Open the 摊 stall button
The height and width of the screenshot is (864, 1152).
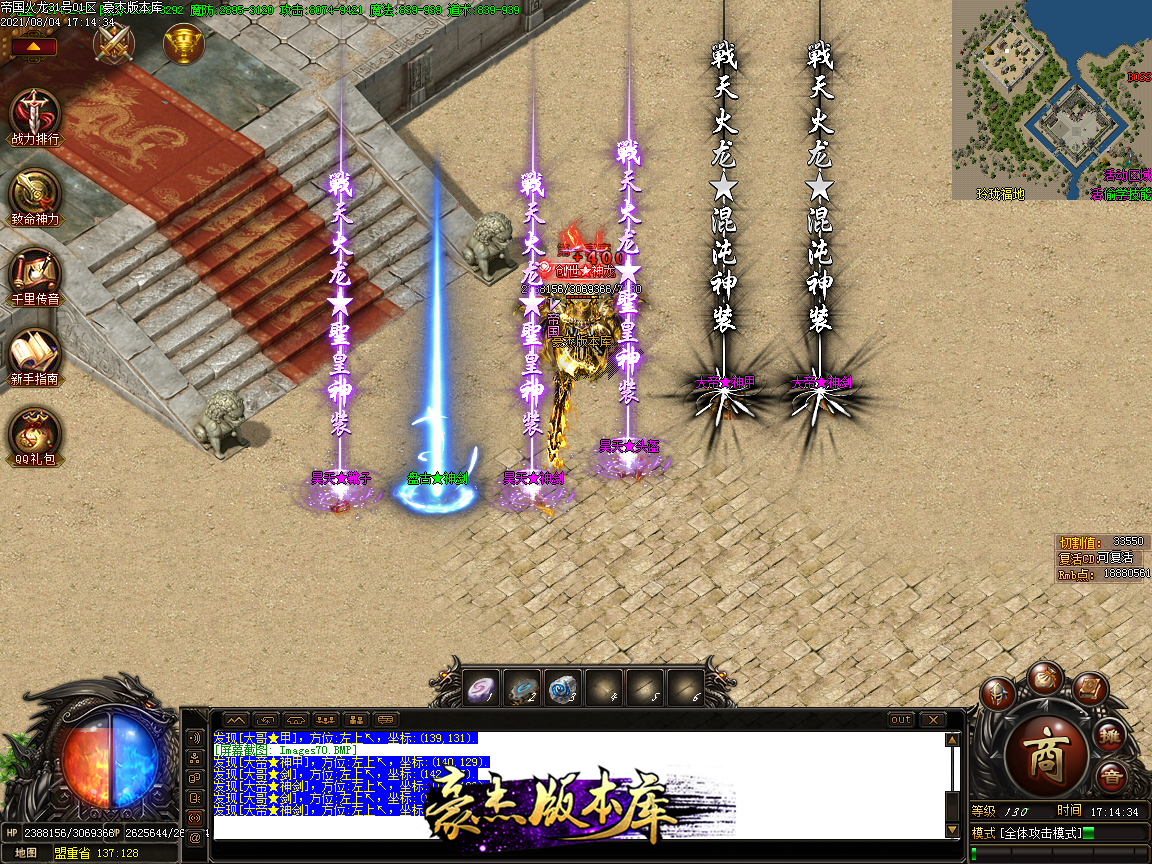point(1109,737)
